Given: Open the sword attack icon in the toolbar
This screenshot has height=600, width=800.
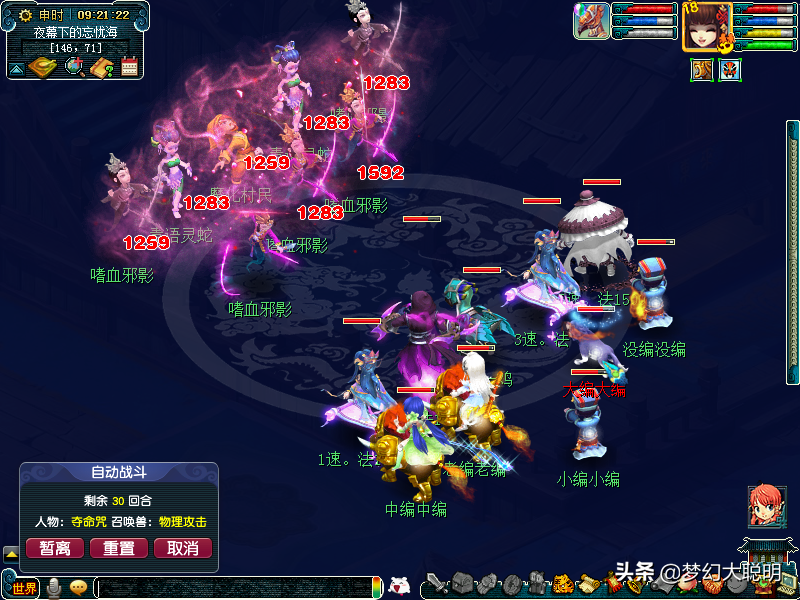Looking at the screenshot, I should pos(437,584).
